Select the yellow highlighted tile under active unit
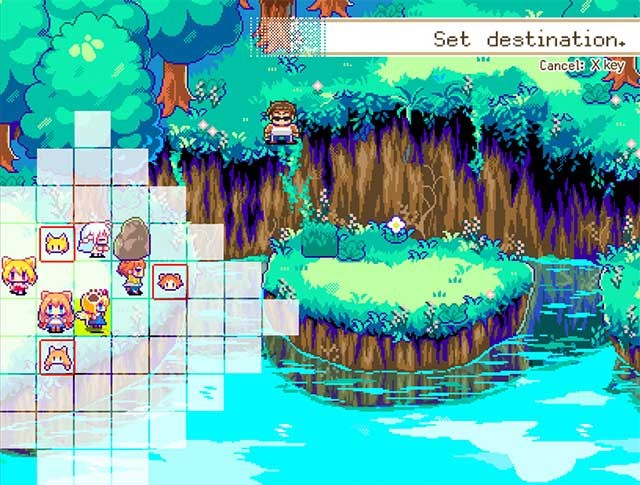 95,318
